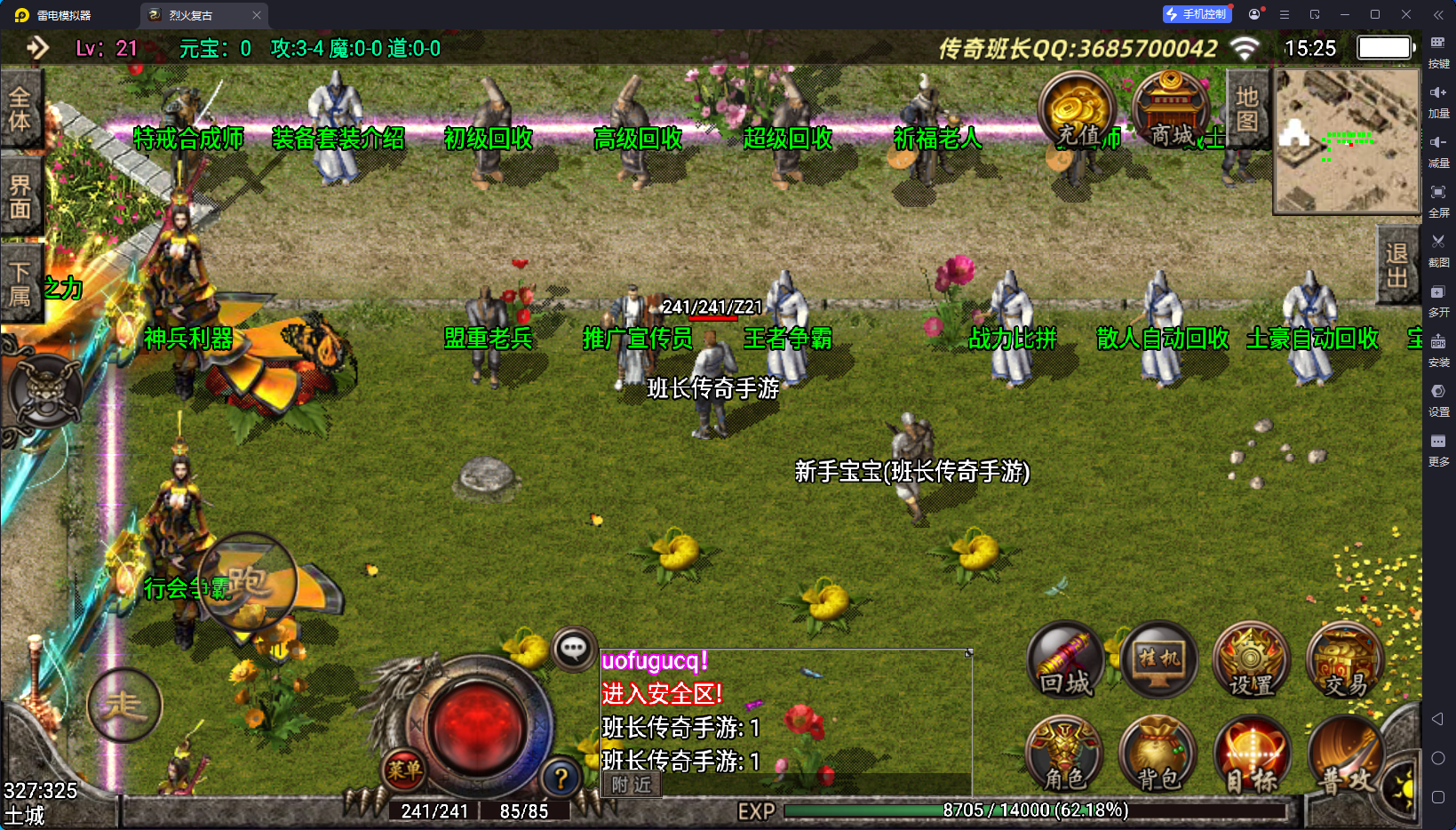Use the 回城 return-to-town skill icon
Screen dimensions: 1456x830
(1065, 661)
